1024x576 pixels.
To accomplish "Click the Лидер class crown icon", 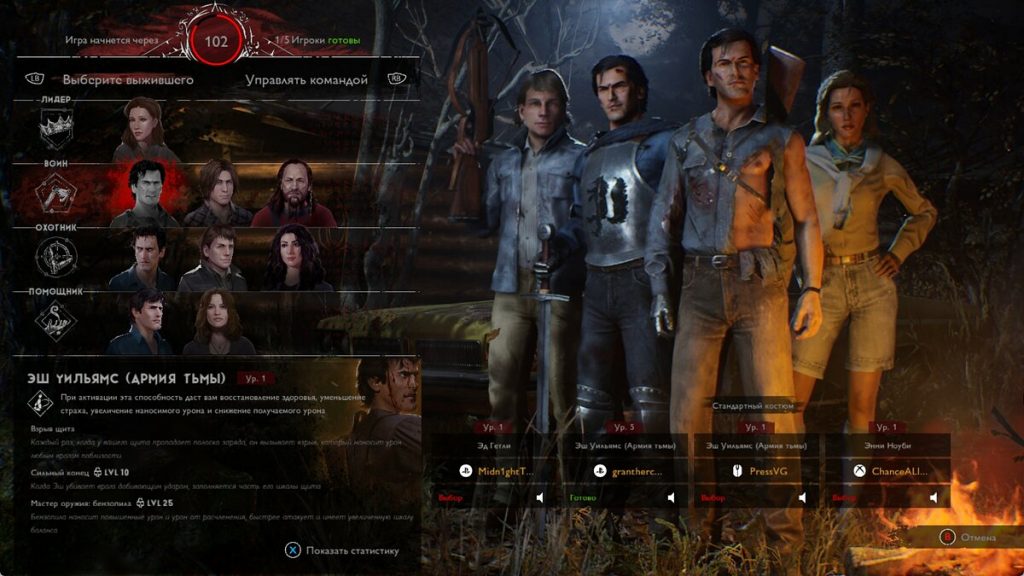I will [56, 128].
